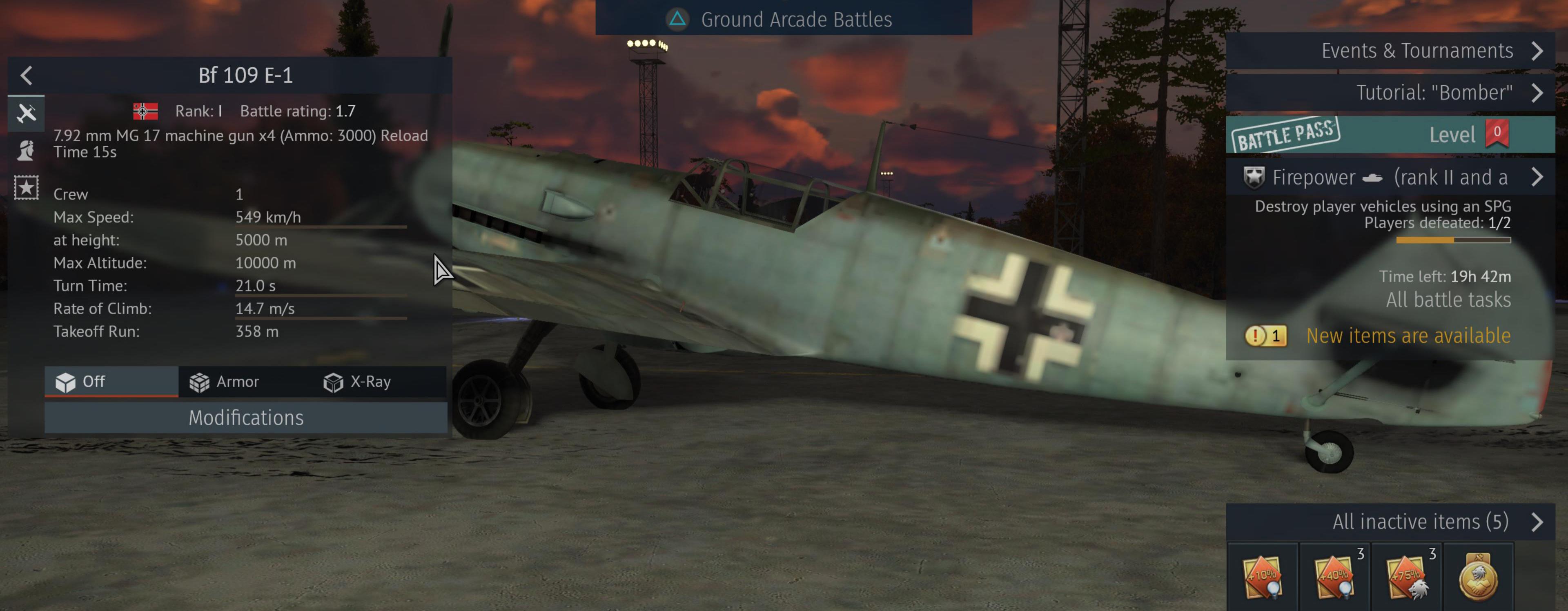Open the crew helmet tab
Image resolution: width=1568 pixels, height=611 pixels.
click(26, 150)
